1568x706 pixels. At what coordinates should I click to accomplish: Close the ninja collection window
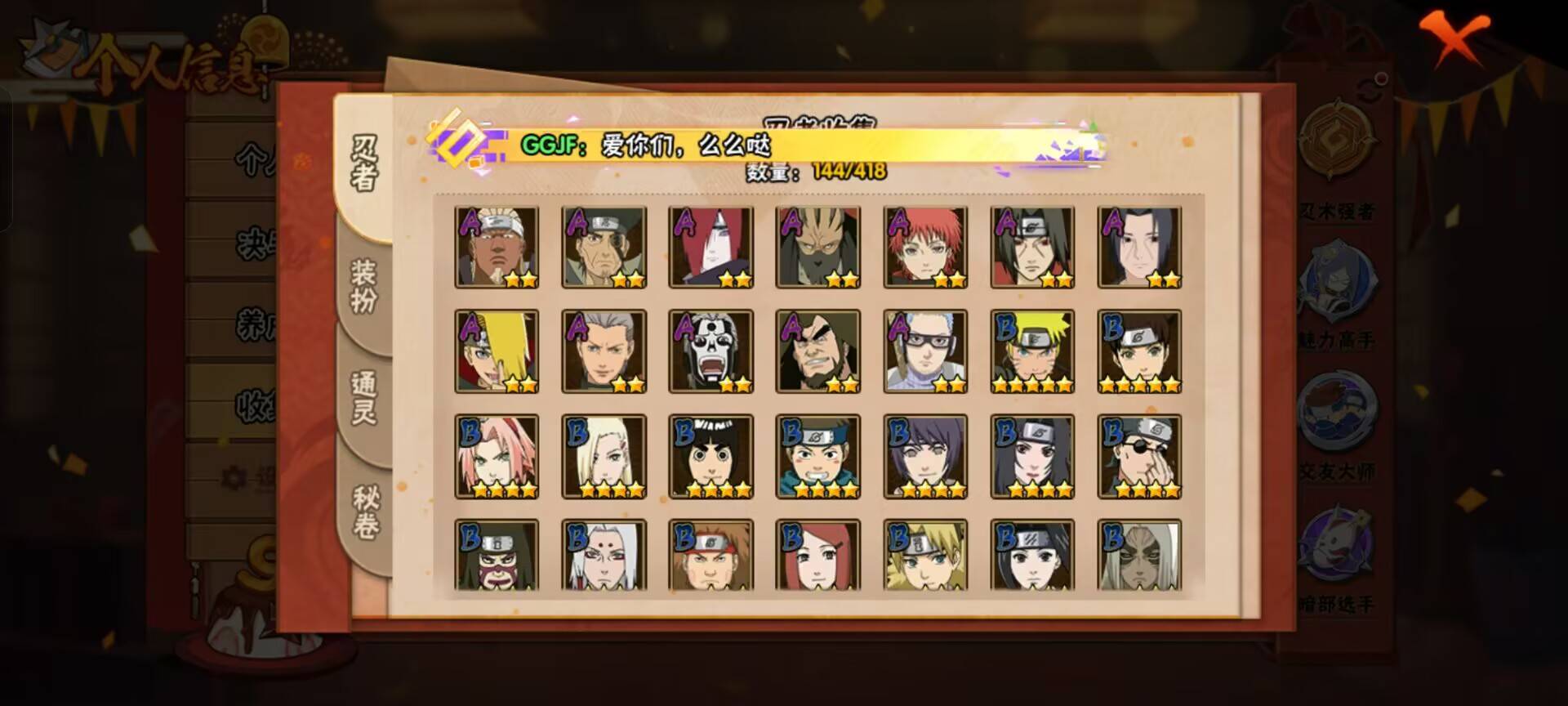tap(1454, 38)
